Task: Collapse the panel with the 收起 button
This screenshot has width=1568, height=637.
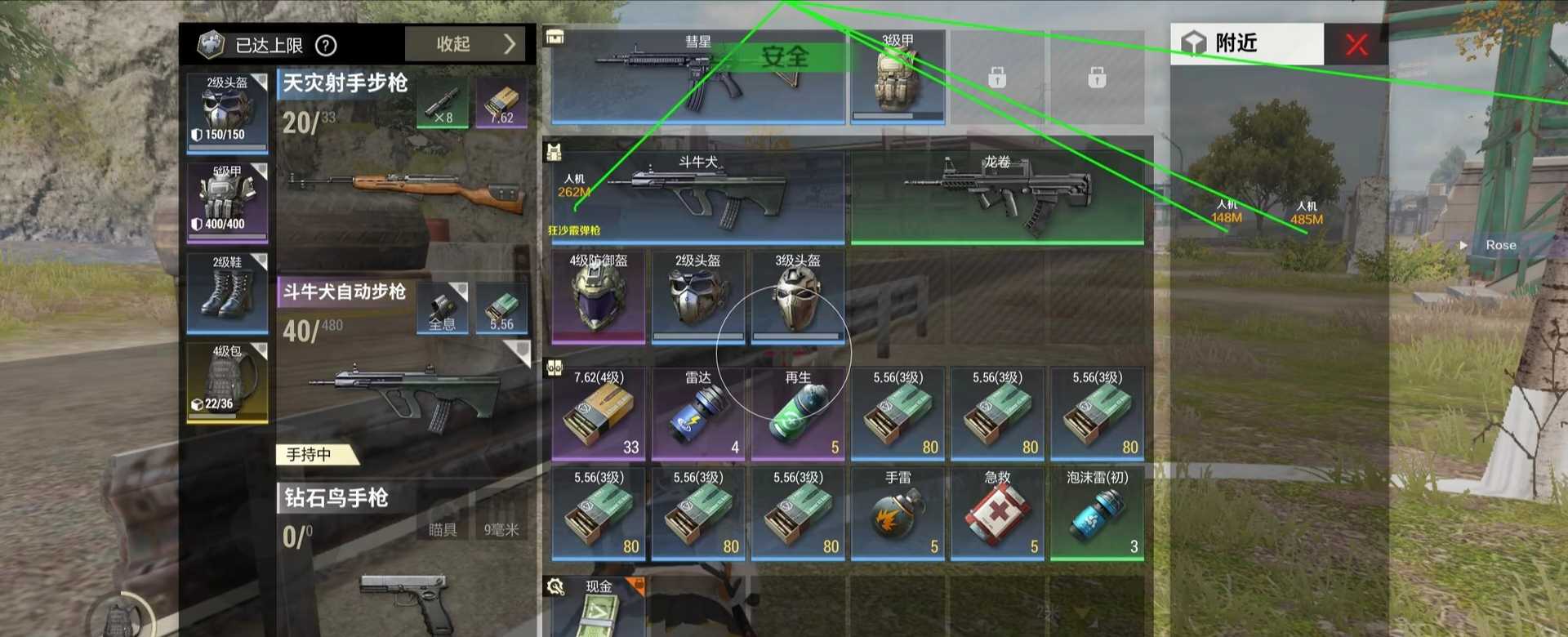Action: tap(469, 44)
